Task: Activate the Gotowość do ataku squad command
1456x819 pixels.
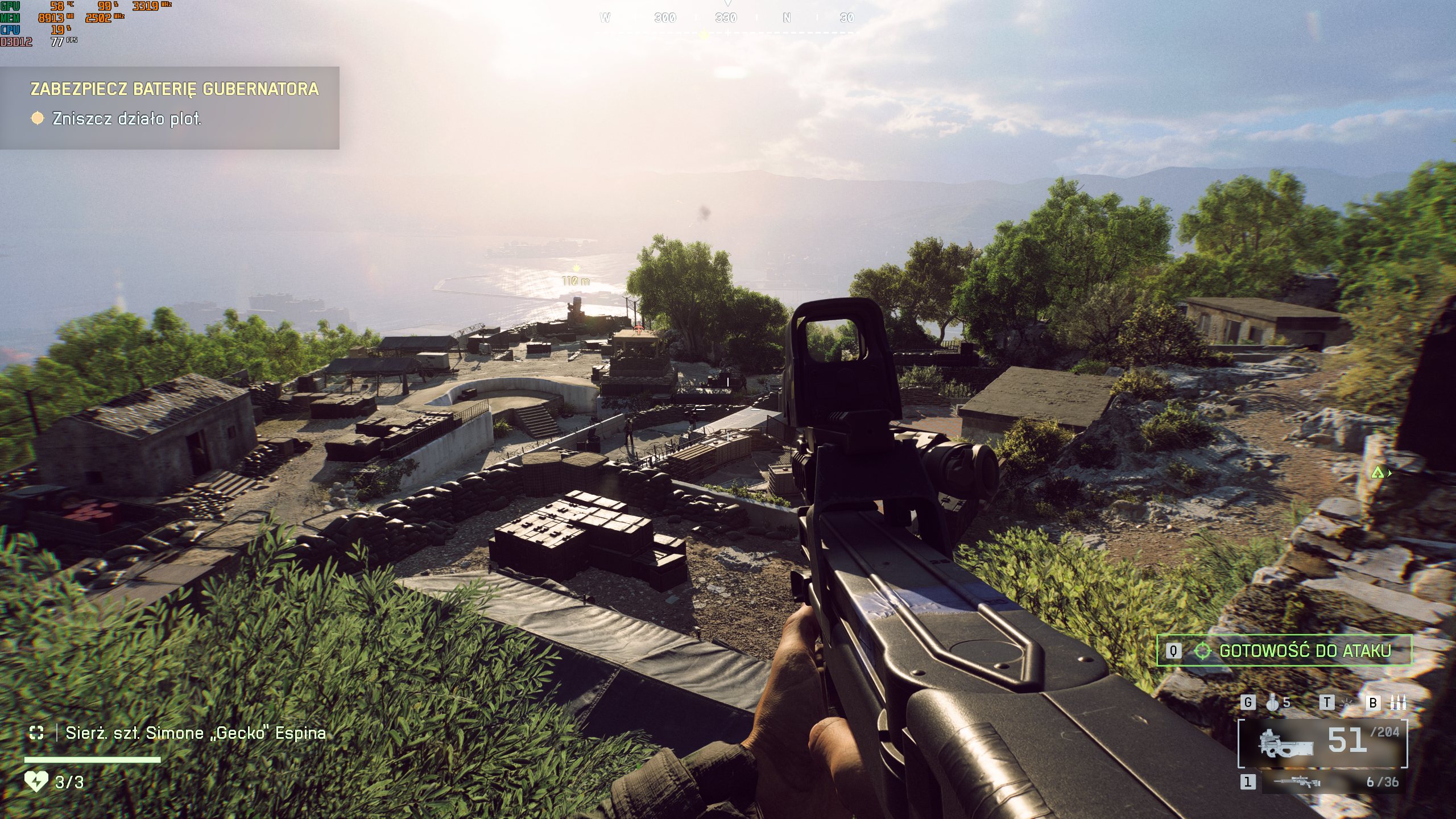Action: pyautogui.click(x=1284, y=651)
